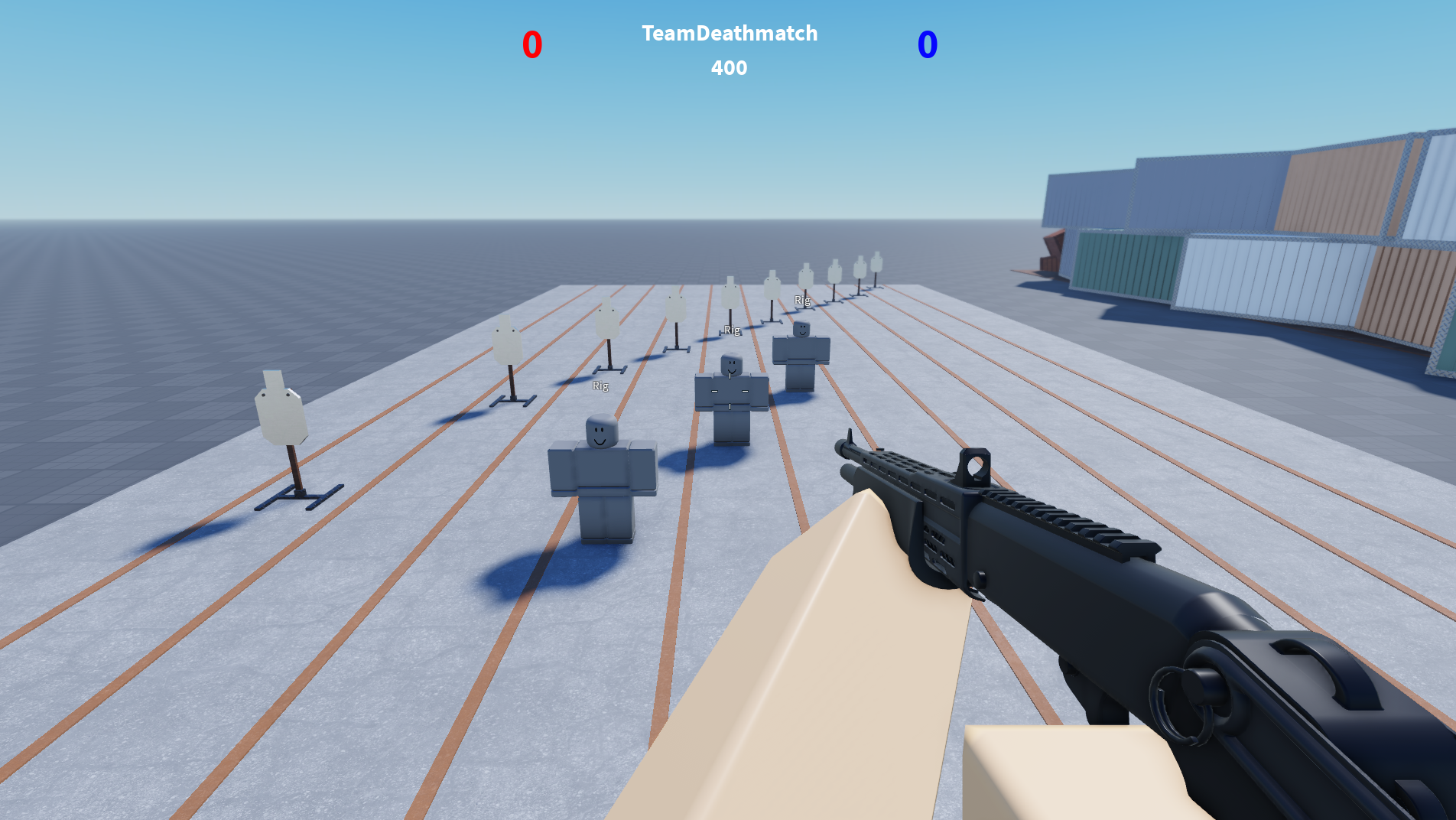This screenshot has height=820, width=1456.
Task: Click the red team score 0
Action: click(x=531, y=44)
